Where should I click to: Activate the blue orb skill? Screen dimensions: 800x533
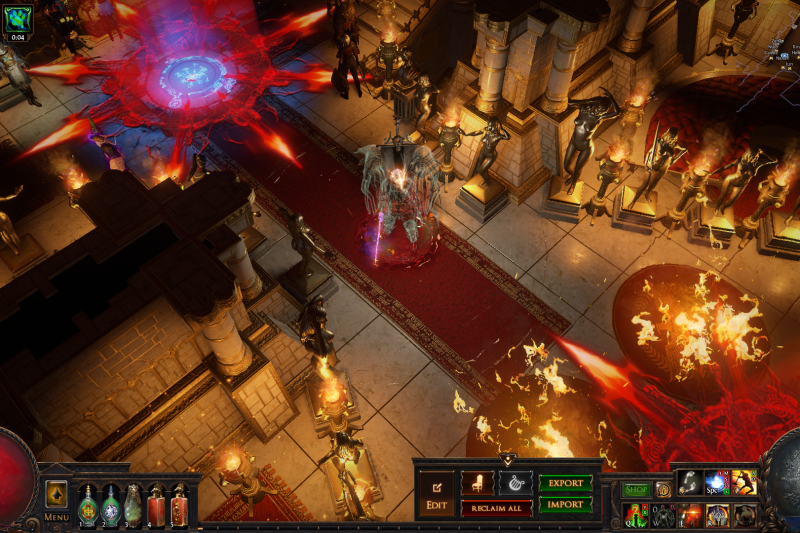tap(716, 484)
